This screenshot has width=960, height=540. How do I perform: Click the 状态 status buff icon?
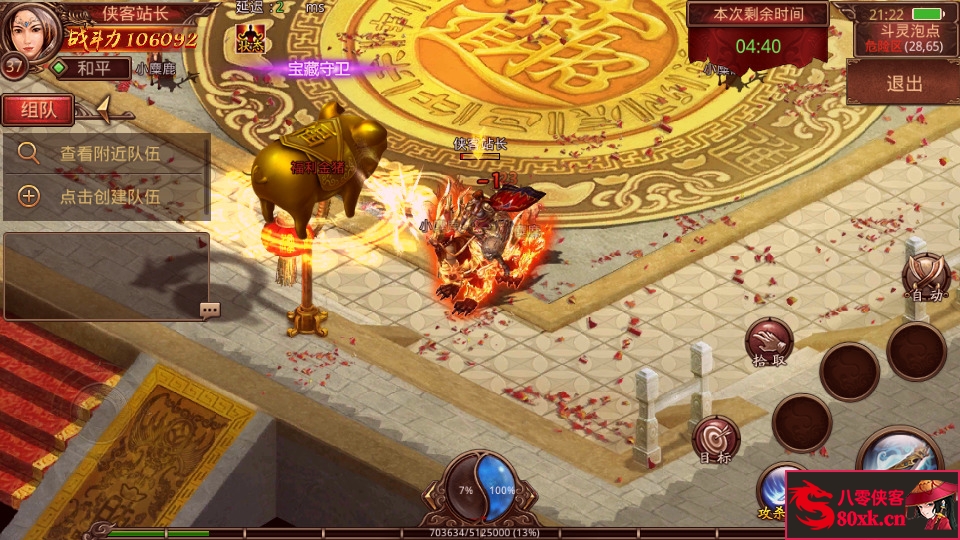click(250, 38)
